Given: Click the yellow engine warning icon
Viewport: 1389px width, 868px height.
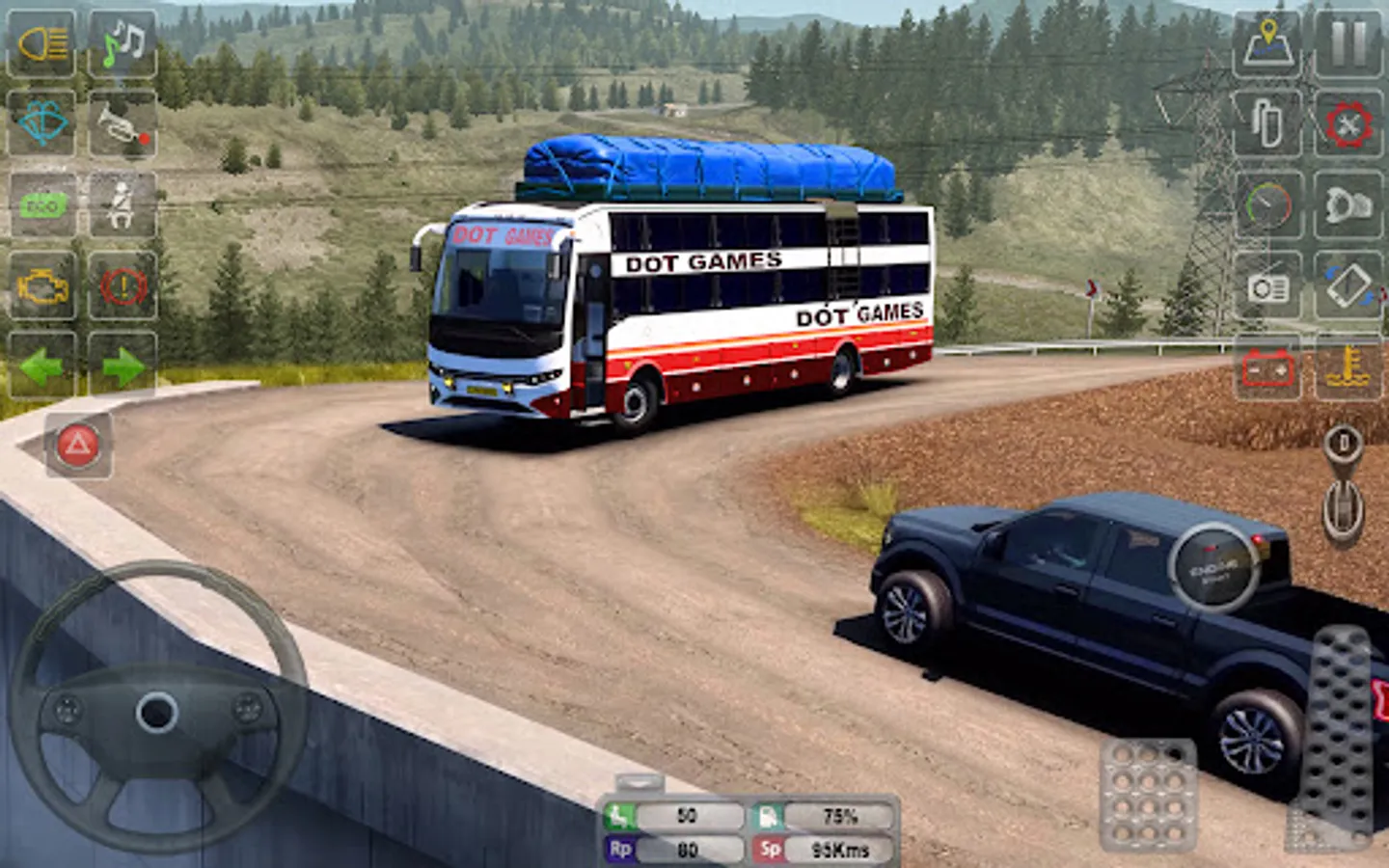Looking at the screenshot, I should (41, 286).
